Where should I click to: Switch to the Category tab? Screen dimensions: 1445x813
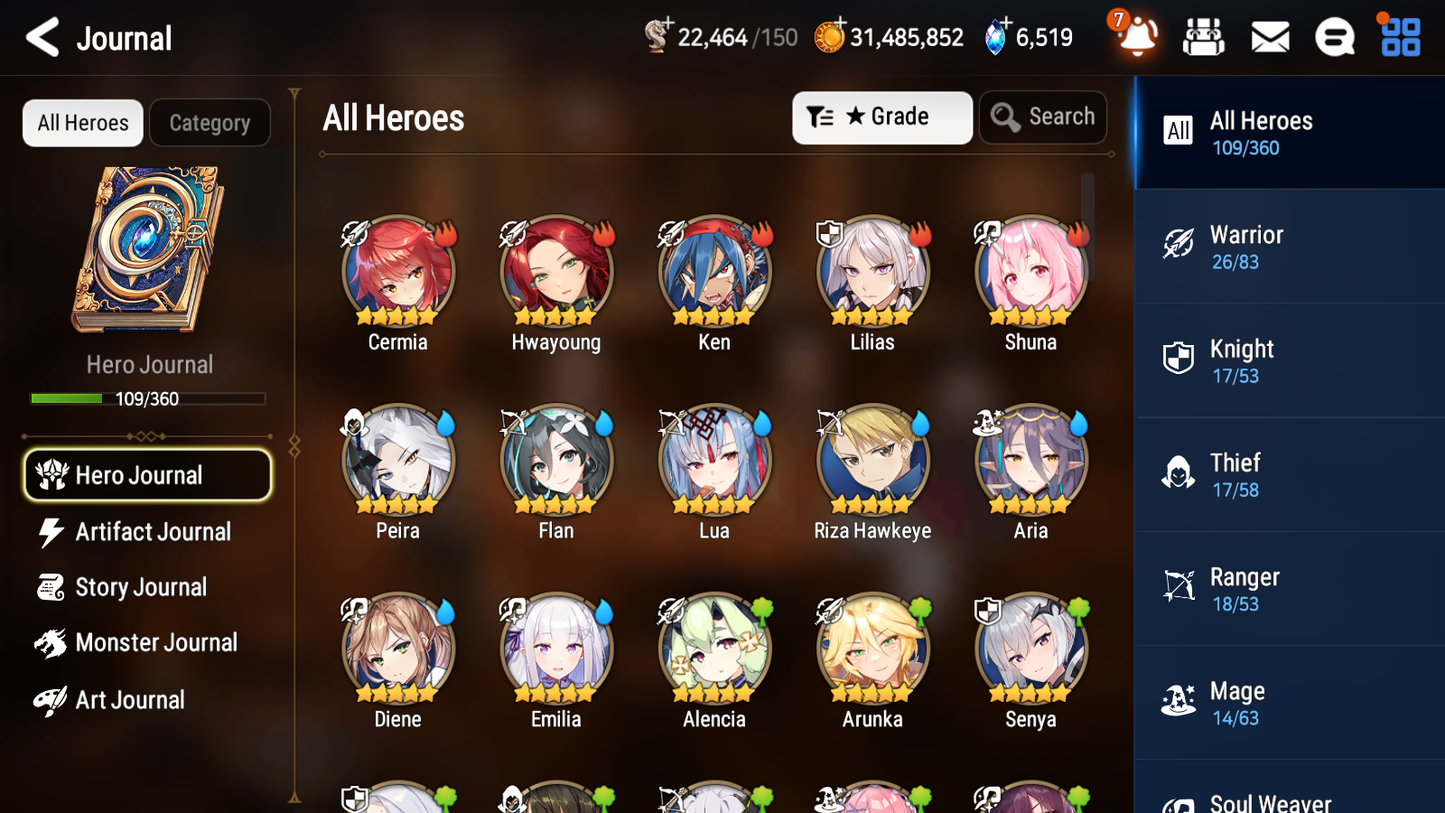coord(210,122)
